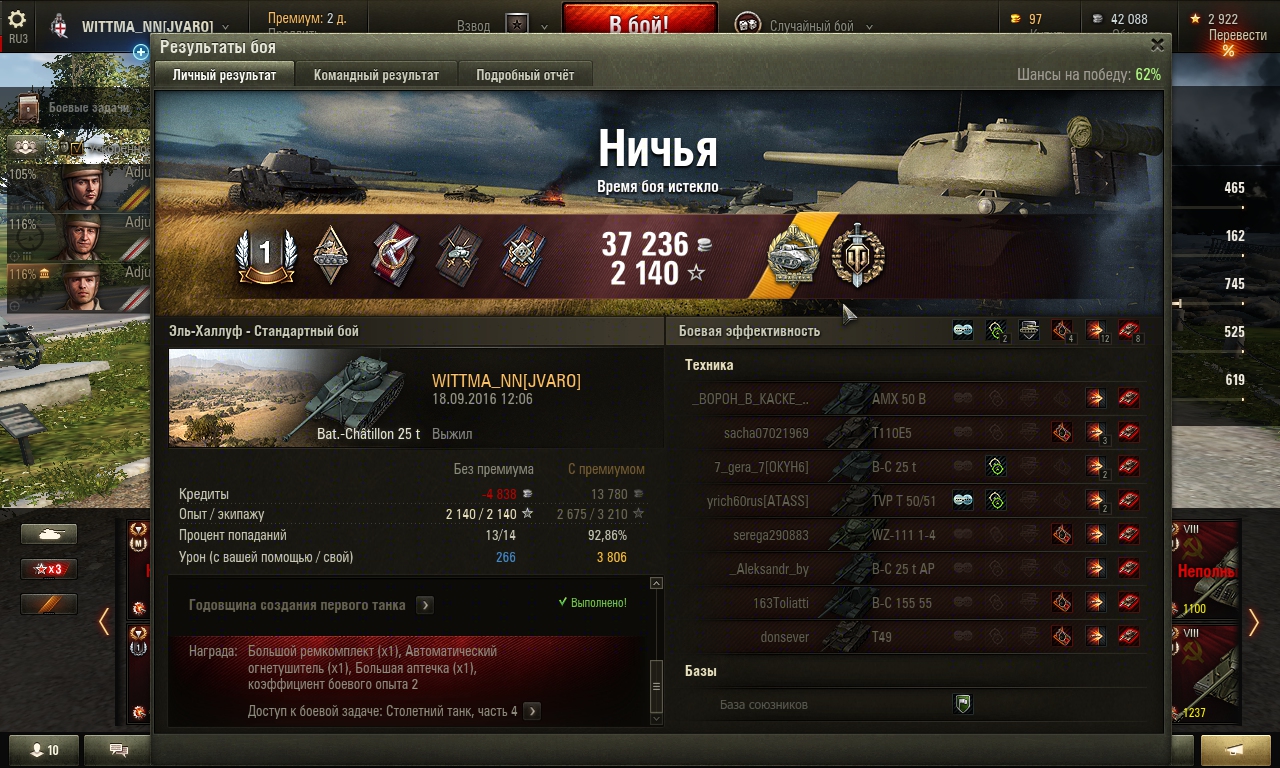The height and width of the screenshot is (768, 1280).
Task: Close the battle results window
Action: point(1157,45)
